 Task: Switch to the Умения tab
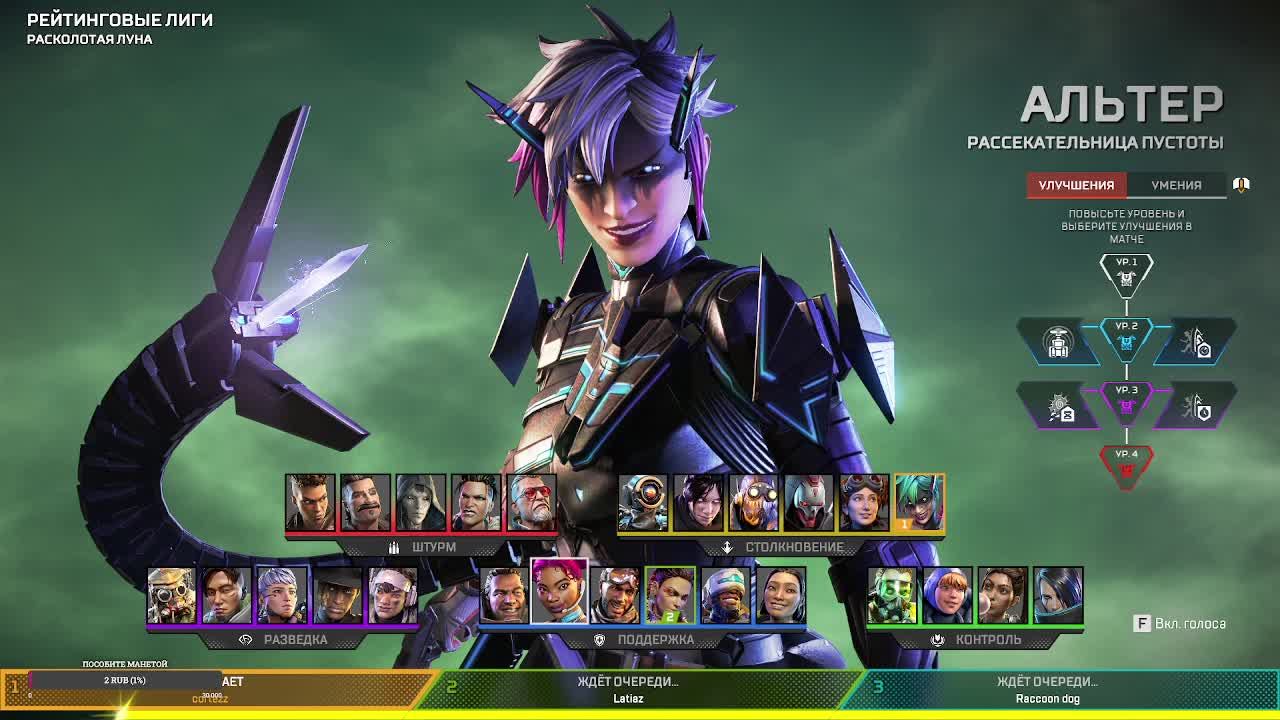coord(1176,185)
